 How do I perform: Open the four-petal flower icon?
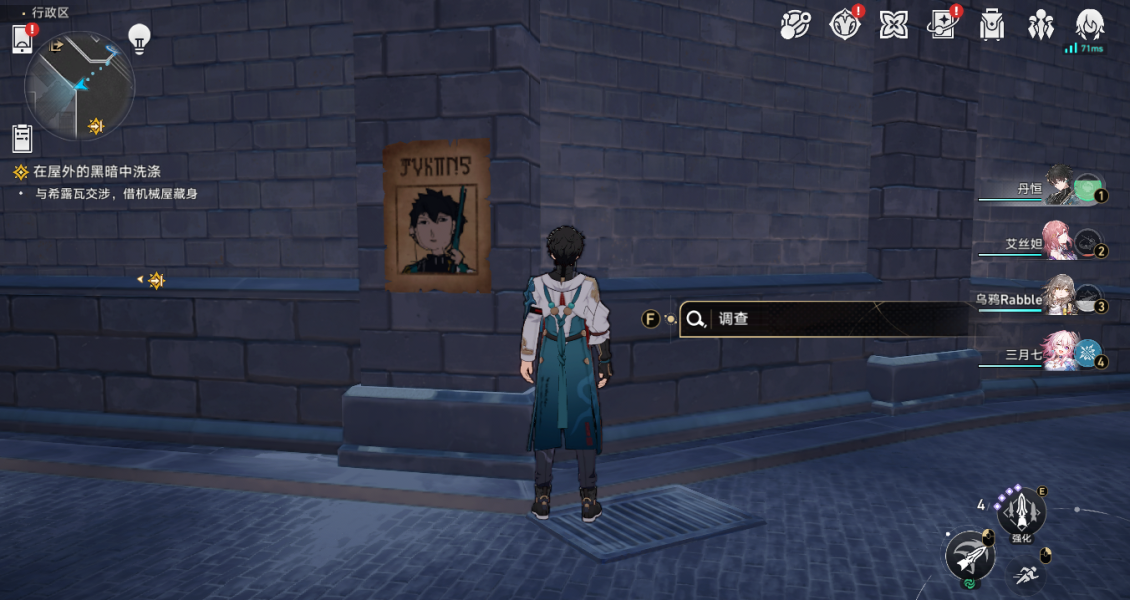[893, 25]
